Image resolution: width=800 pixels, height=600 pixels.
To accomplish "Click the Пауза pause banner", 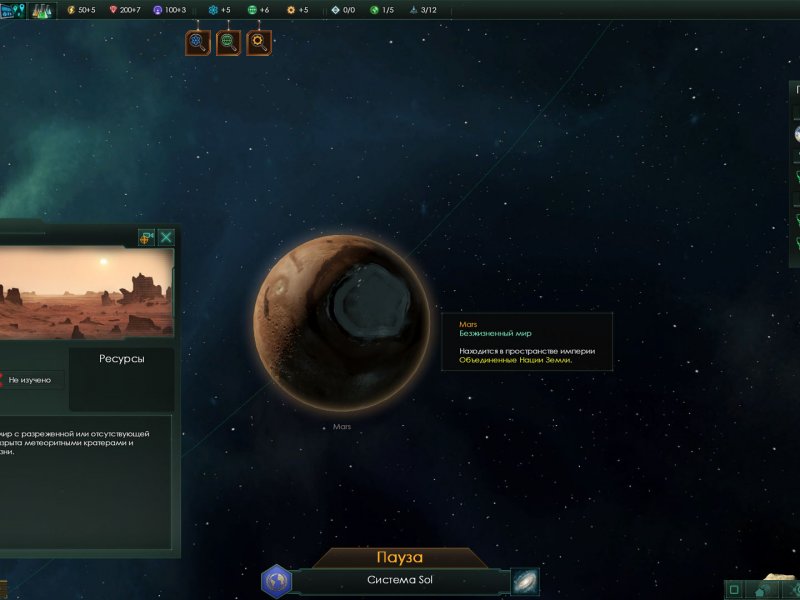I will pyautogui.click(x=400, y=557).
